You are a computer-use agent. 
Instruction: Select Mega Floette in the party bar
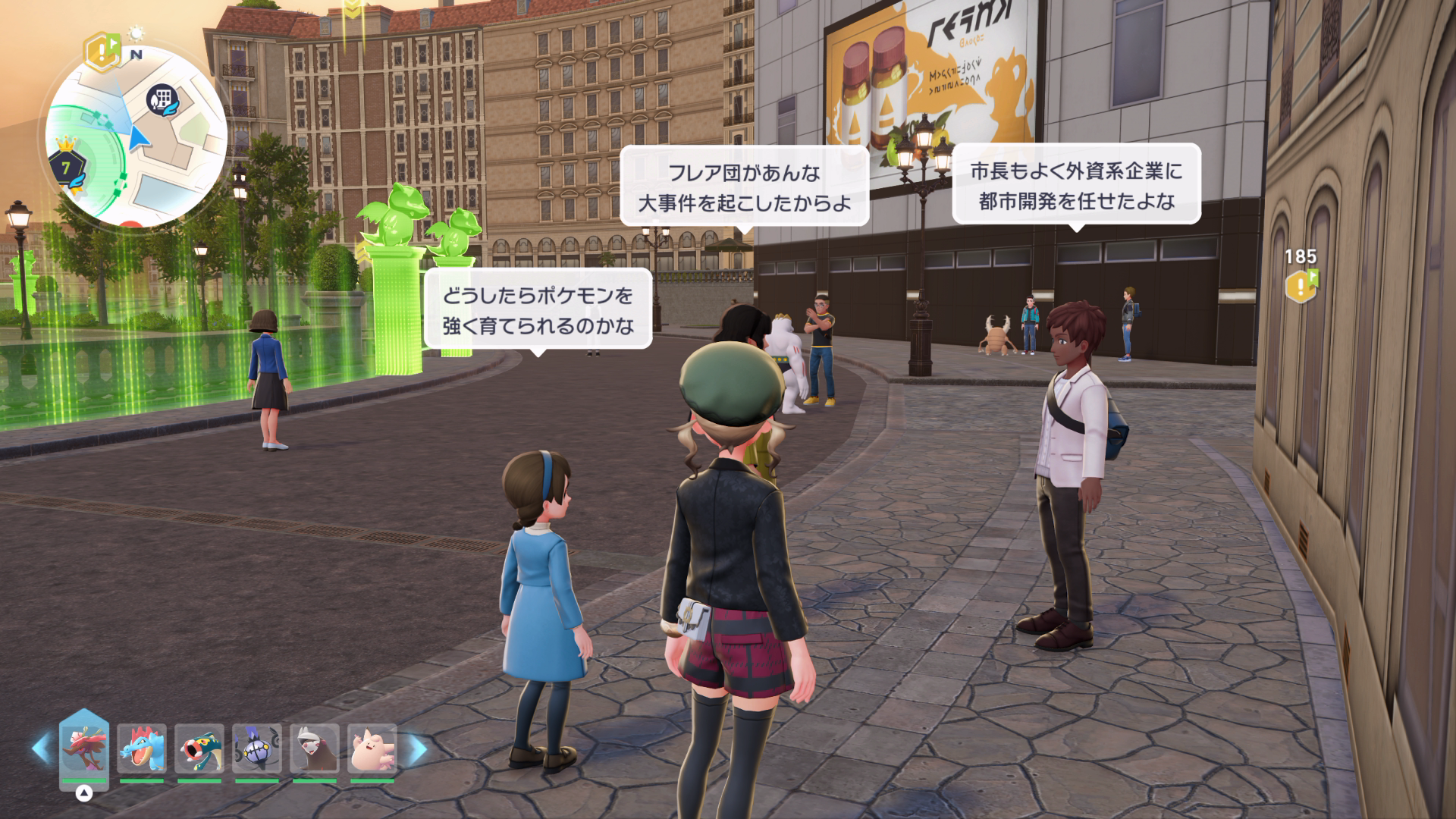(84, 749)
